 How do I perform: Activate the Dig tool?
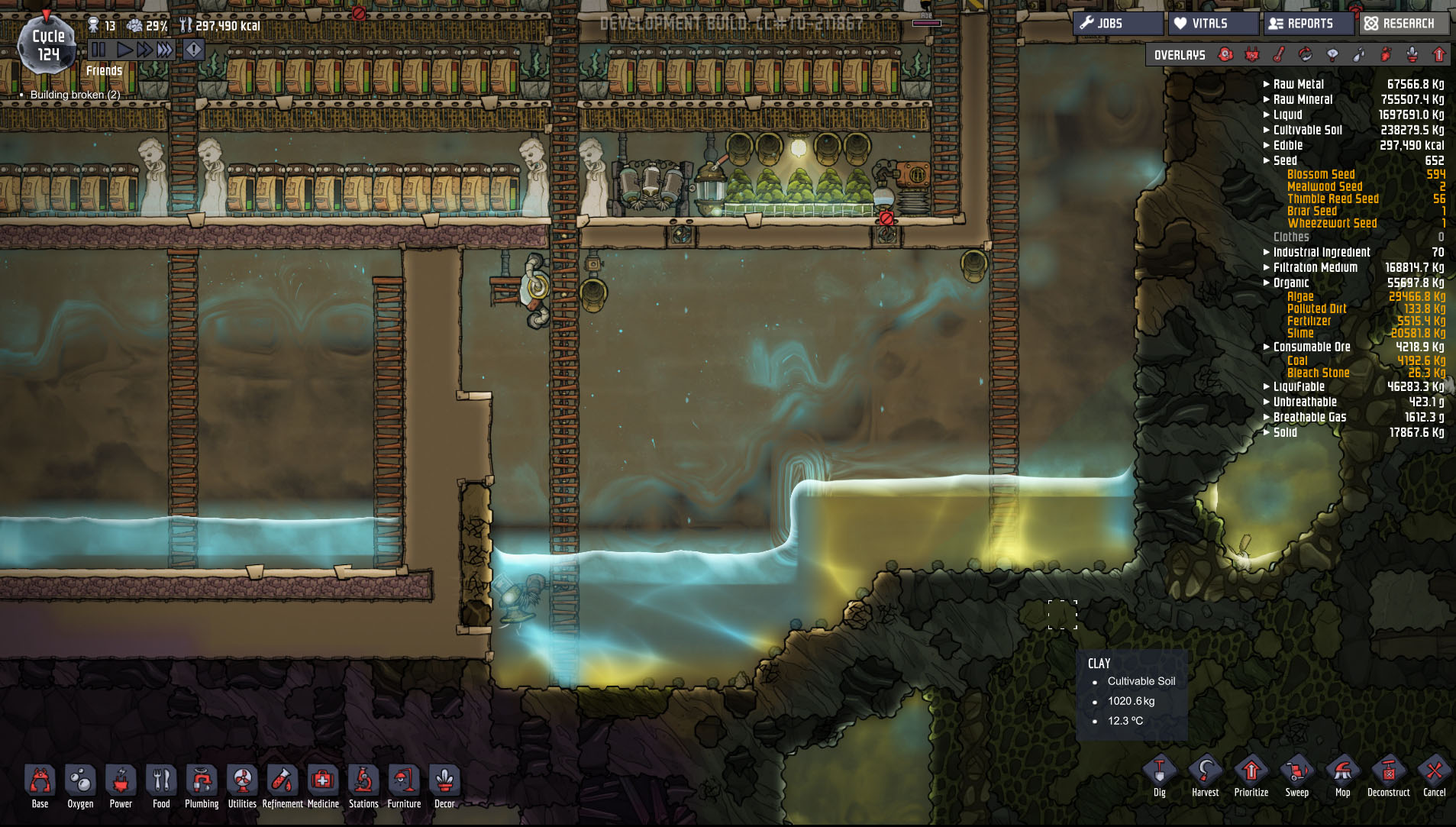tap(1159, 775)
